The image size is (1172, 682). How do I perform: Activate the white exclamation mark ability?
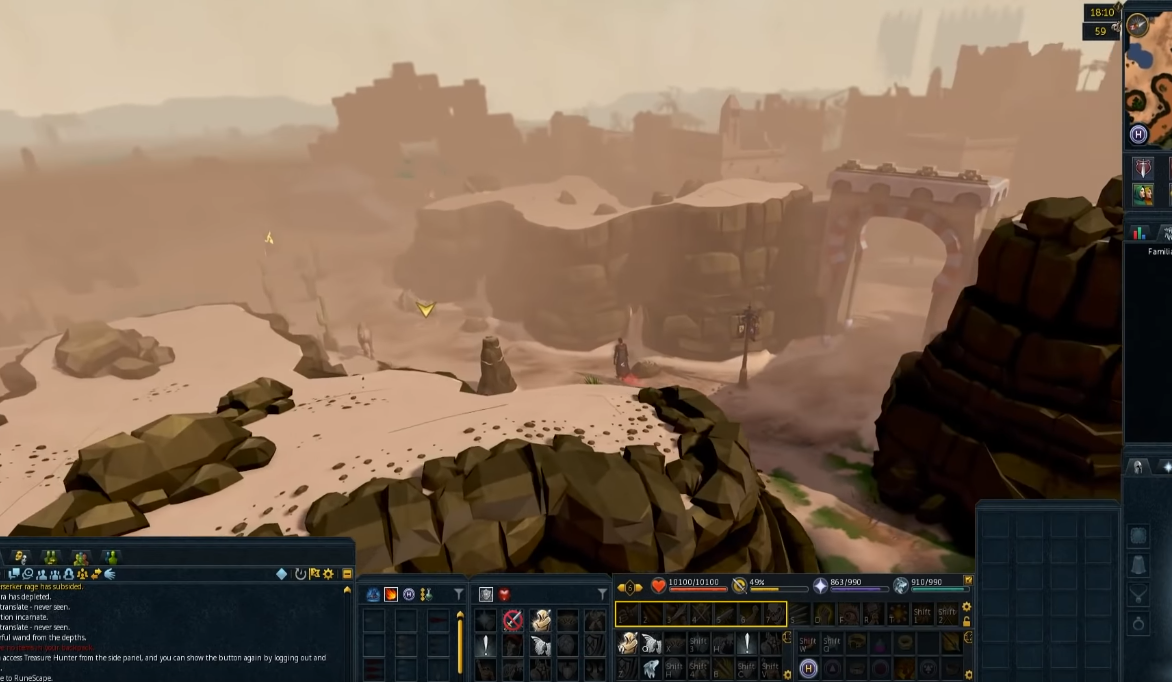coord(486,645)
